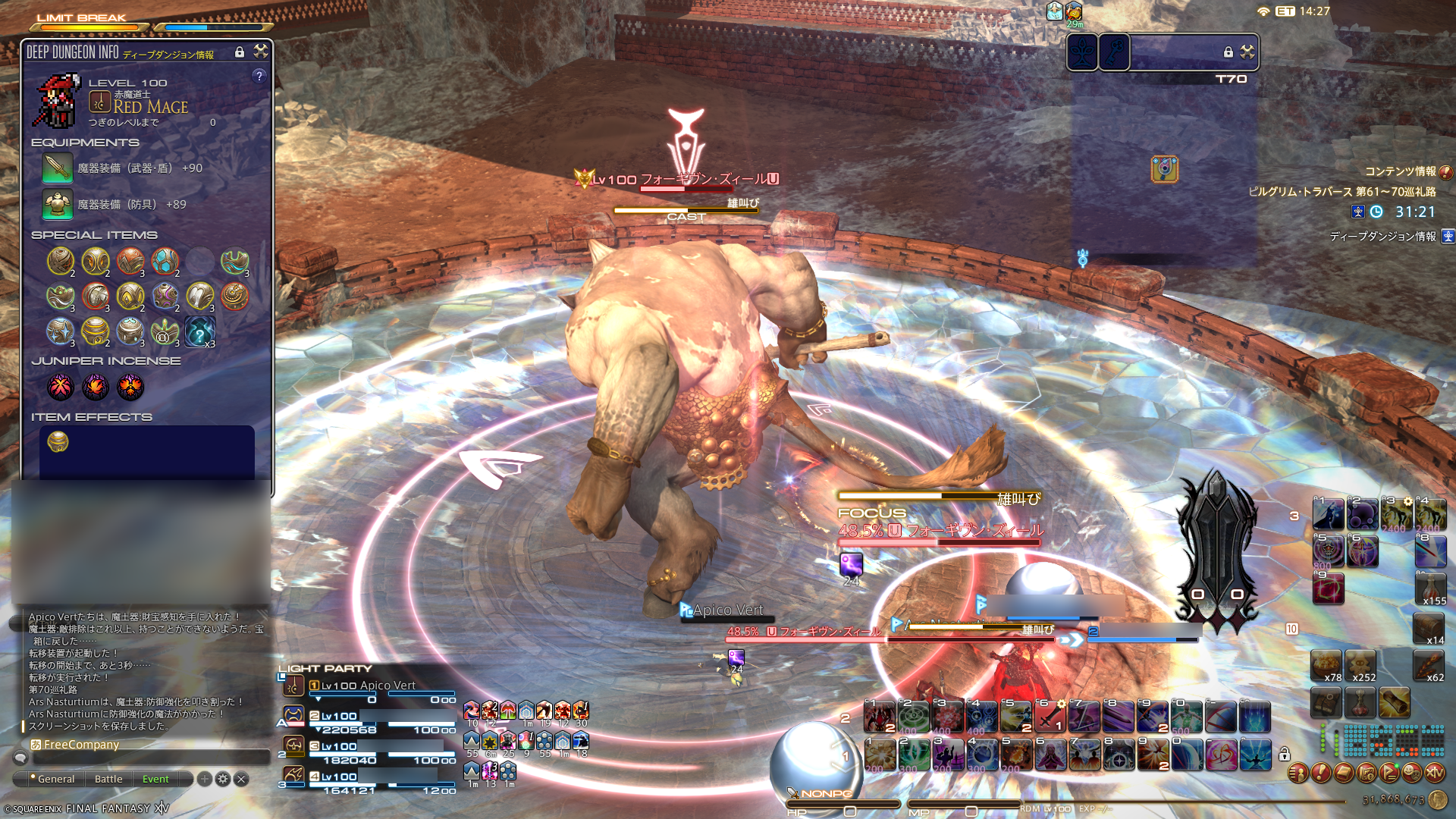The image size is (1456, 819).
Task: Activate the first Juniper Incense icon
Action: coord(61,387)
